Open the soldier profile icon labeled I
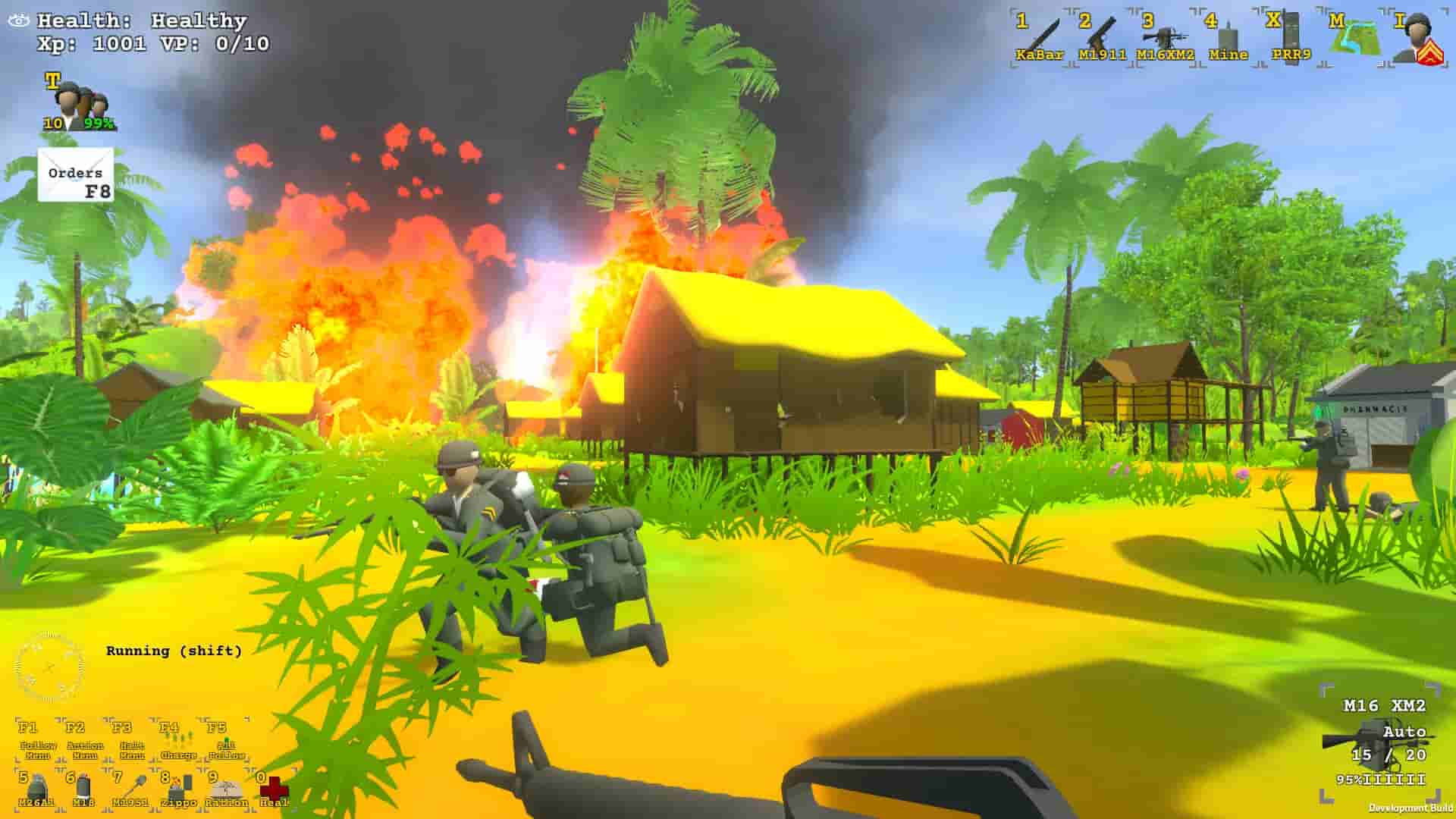 [x=1417, y=34]
